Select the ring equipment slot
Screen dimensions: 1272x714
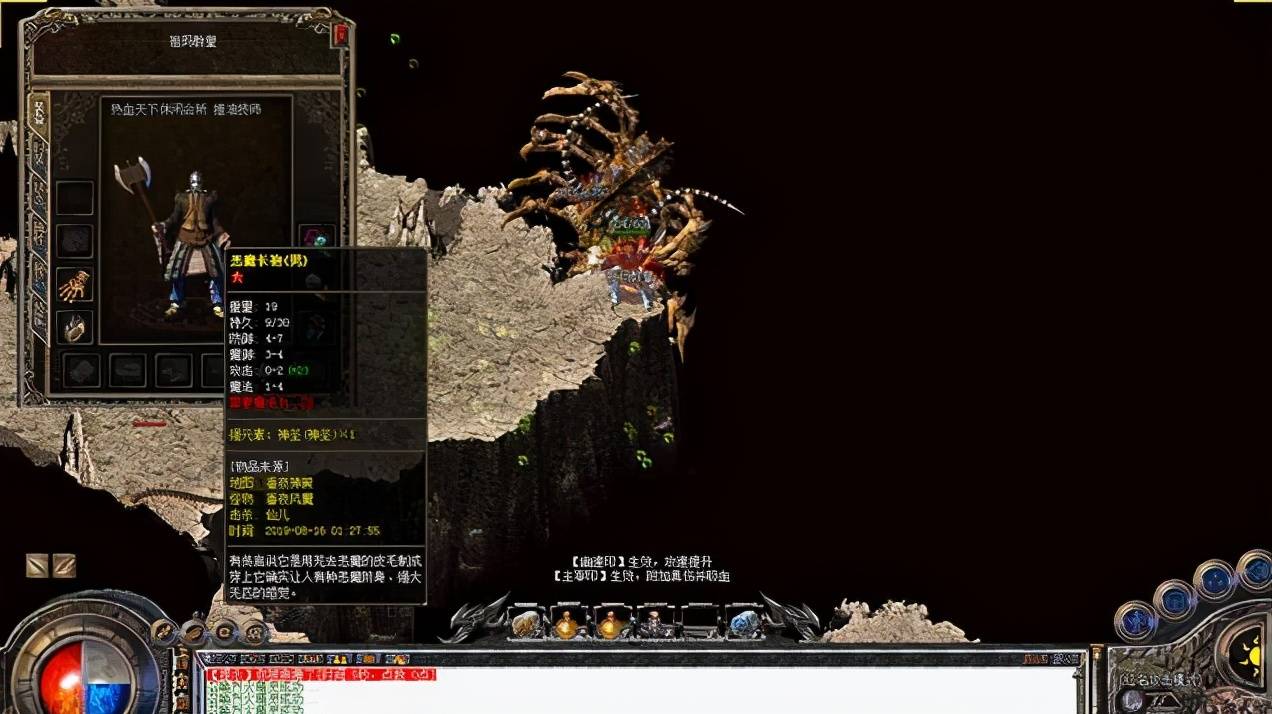click(x=74, y=327)
